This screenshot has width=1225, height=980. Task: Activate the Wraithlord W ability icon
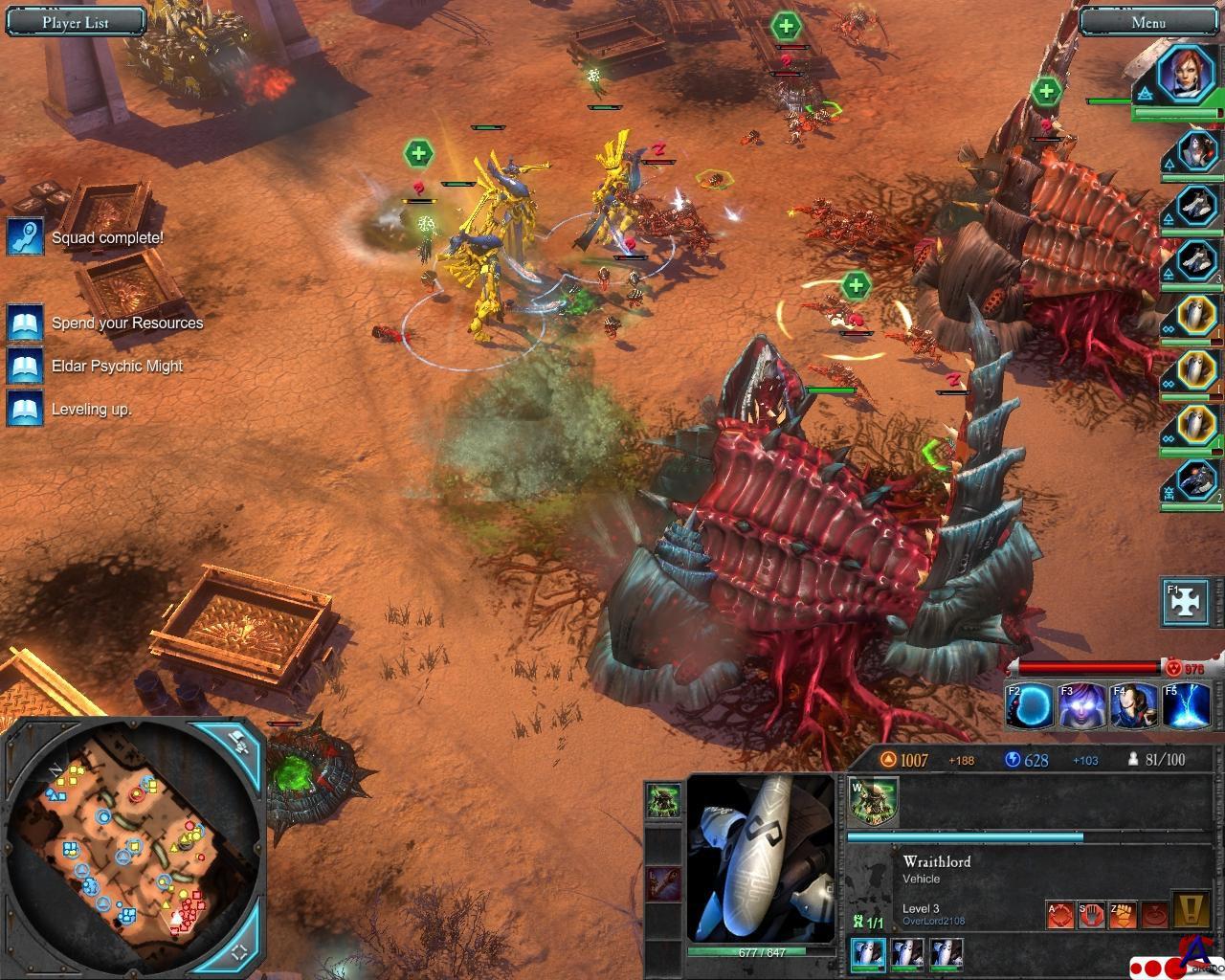pyautogui.click(x=873, y=800)
